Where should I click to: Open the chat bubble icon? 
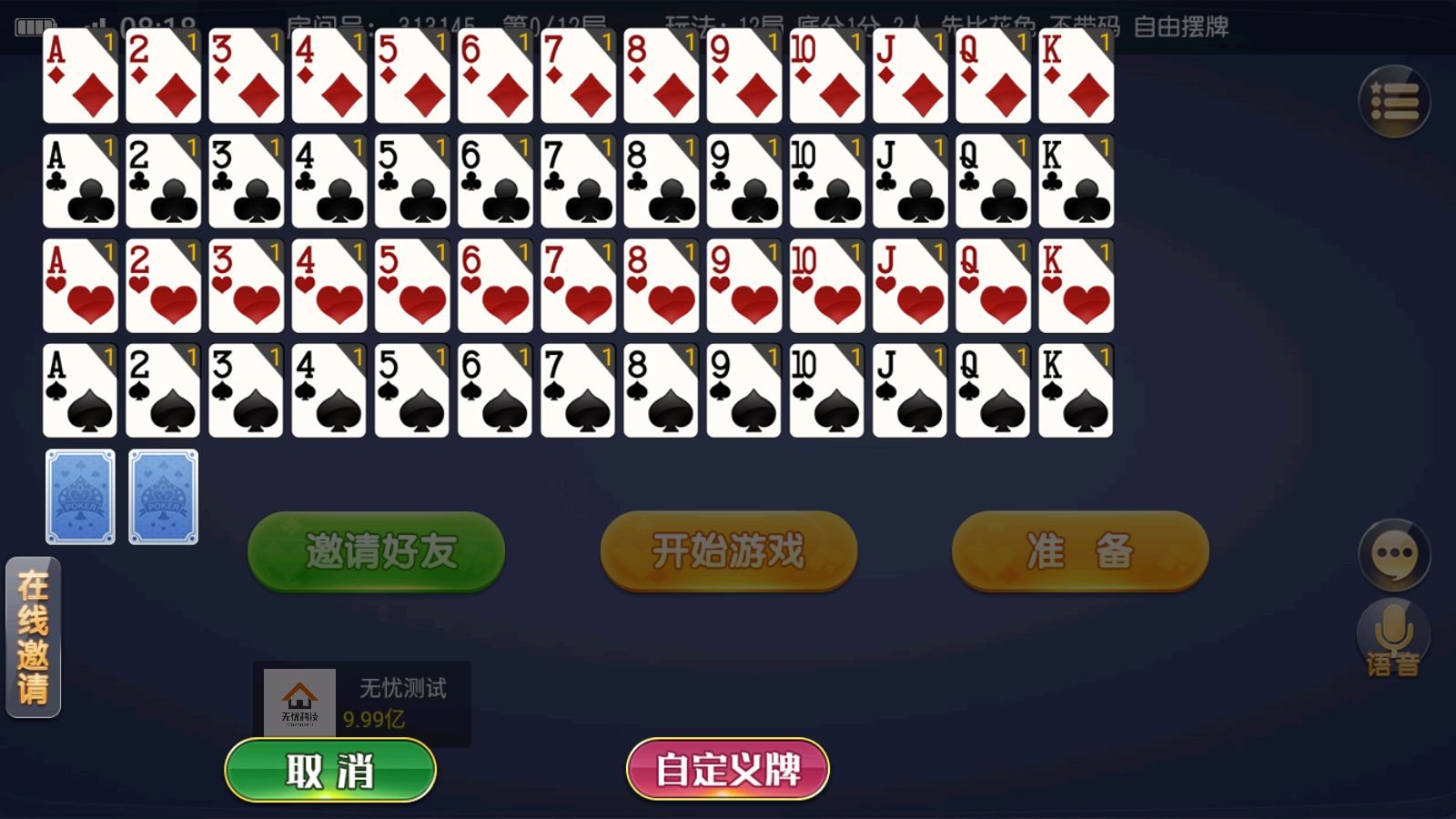click(1392, 555)
